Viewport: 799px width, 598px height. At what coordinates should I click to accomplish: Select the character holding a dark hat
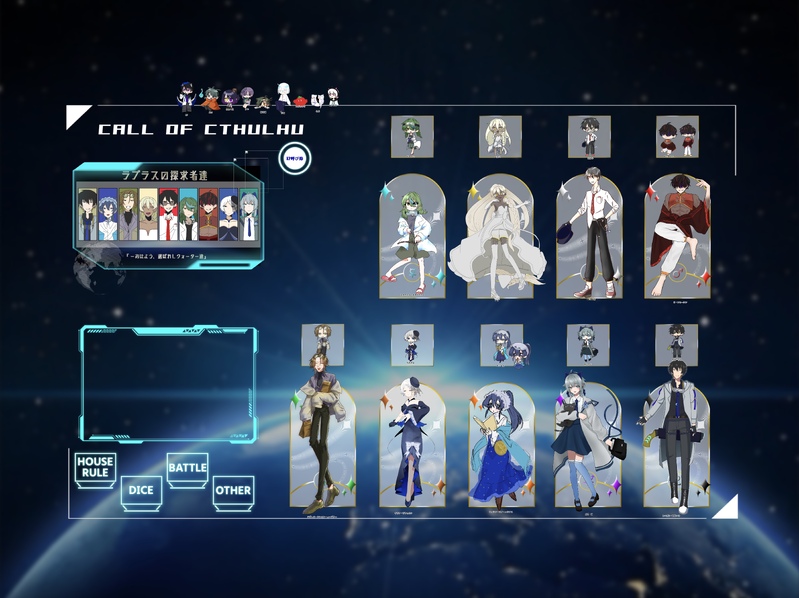tap(588, 238)
